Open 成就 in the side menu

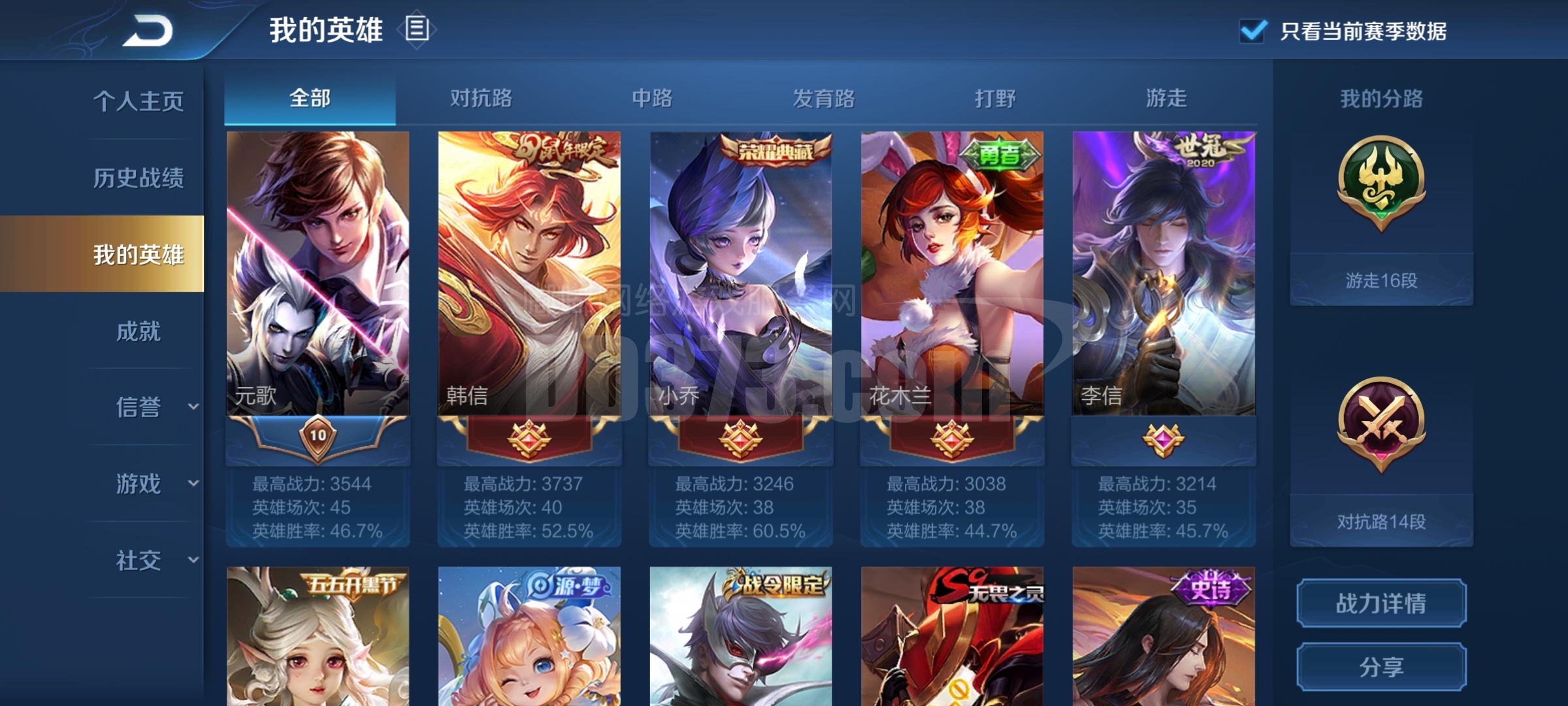(139, 331)
